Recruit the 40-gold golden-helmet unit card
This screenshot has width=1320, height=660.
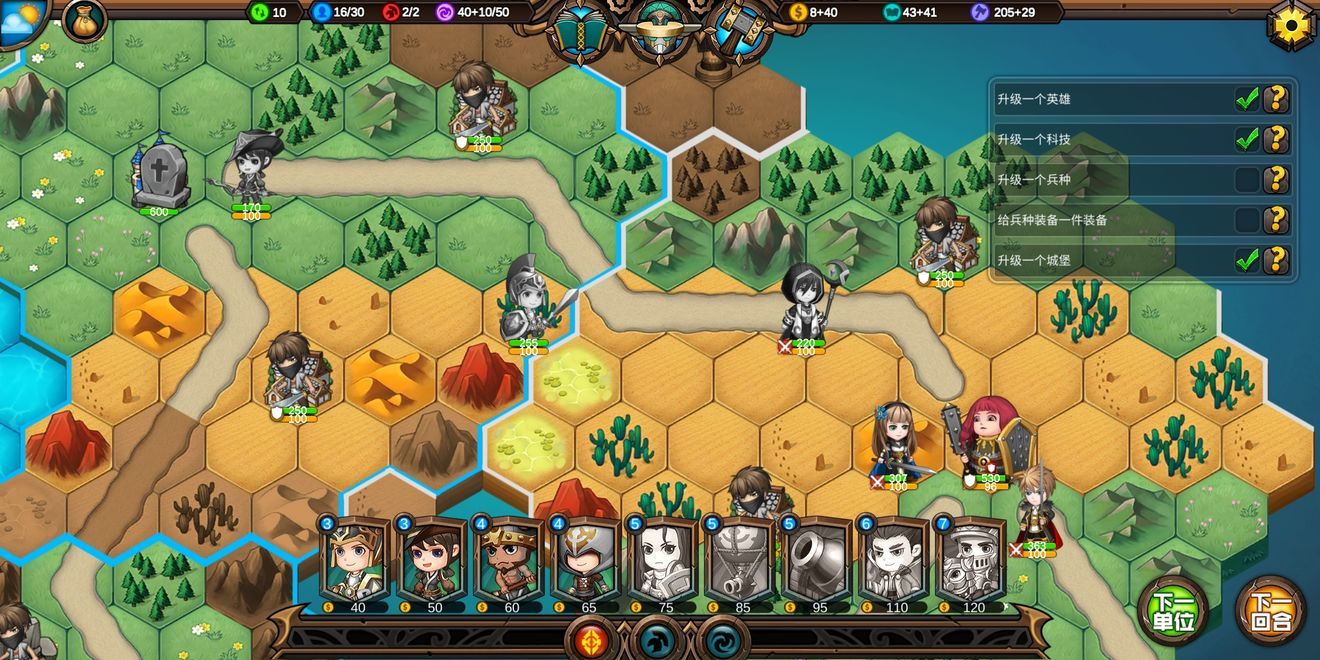(352, 562)
